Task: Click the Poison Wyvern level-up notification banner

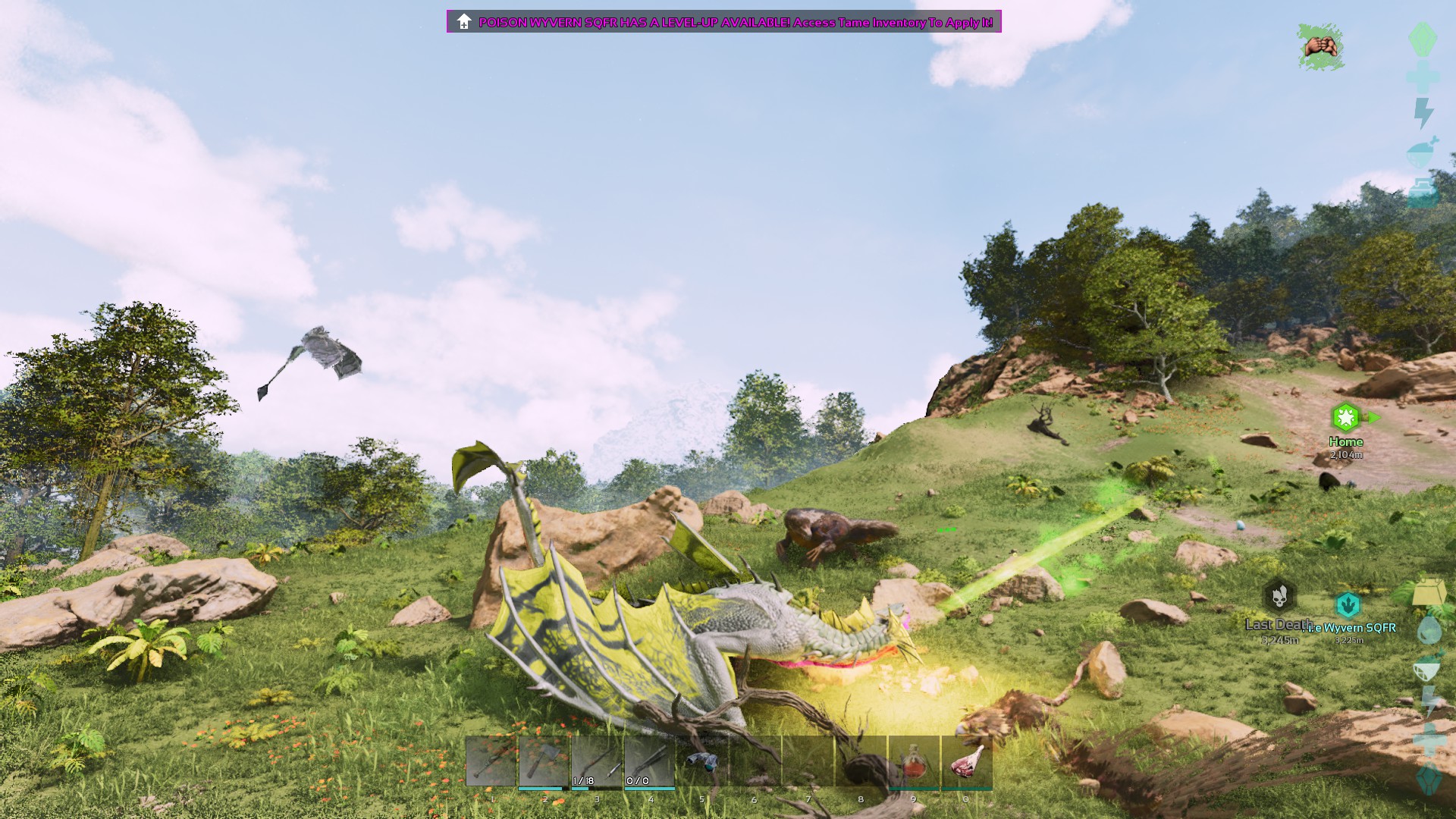Action: (724, 22)
